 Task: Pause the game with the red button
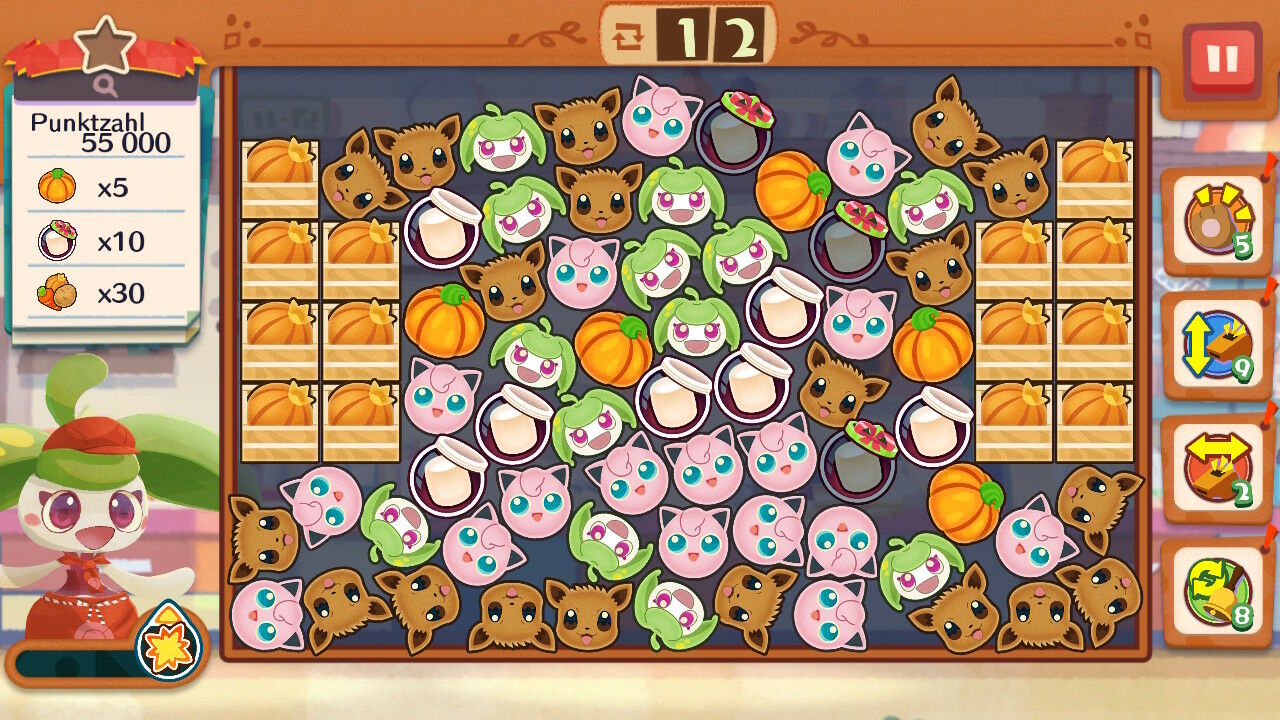[1221, 60]
